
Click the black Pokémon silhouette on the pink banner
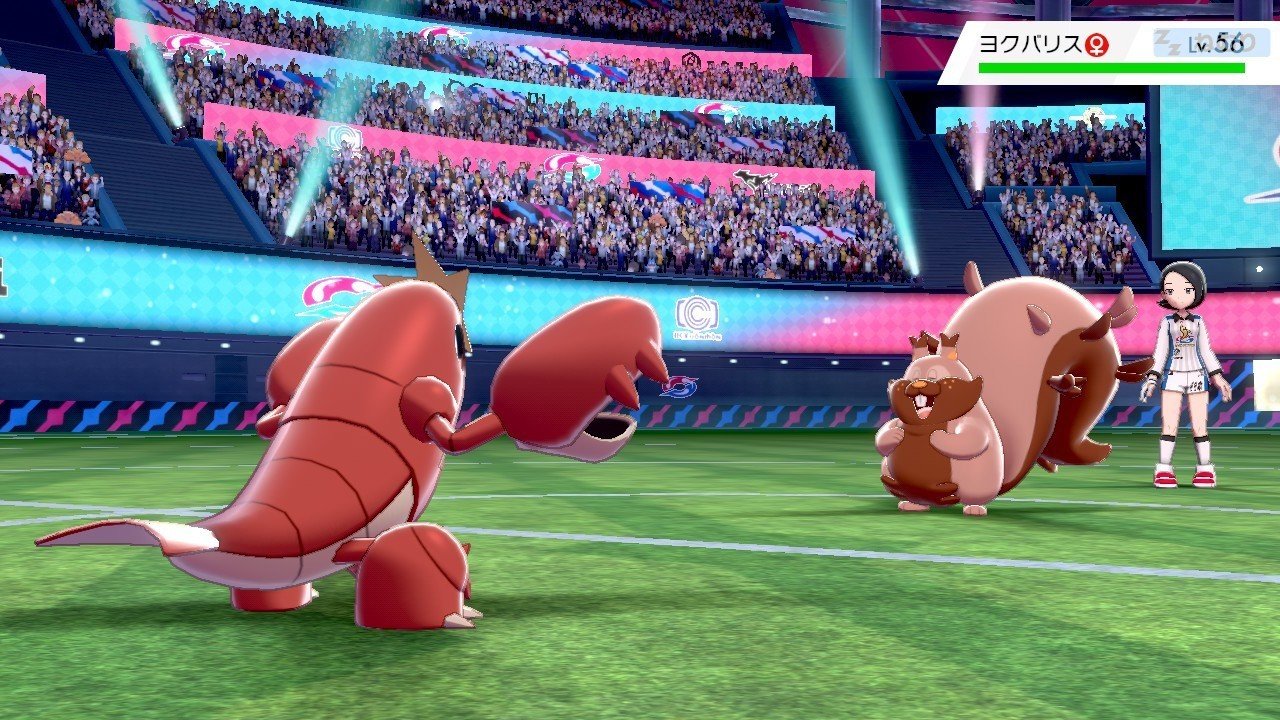point(753,178)
